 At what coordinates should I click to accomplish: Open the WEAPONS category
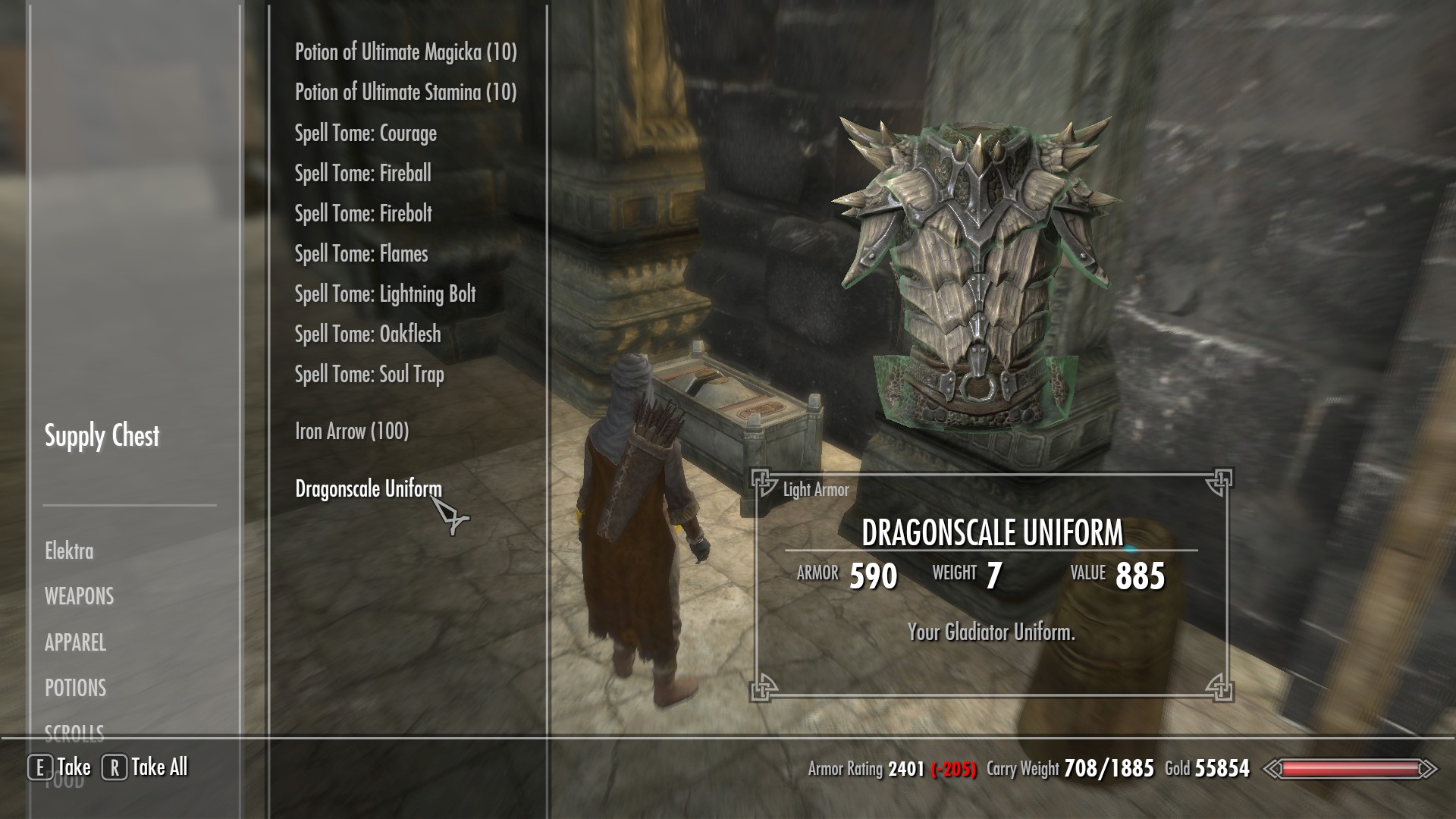coord(79,597)
